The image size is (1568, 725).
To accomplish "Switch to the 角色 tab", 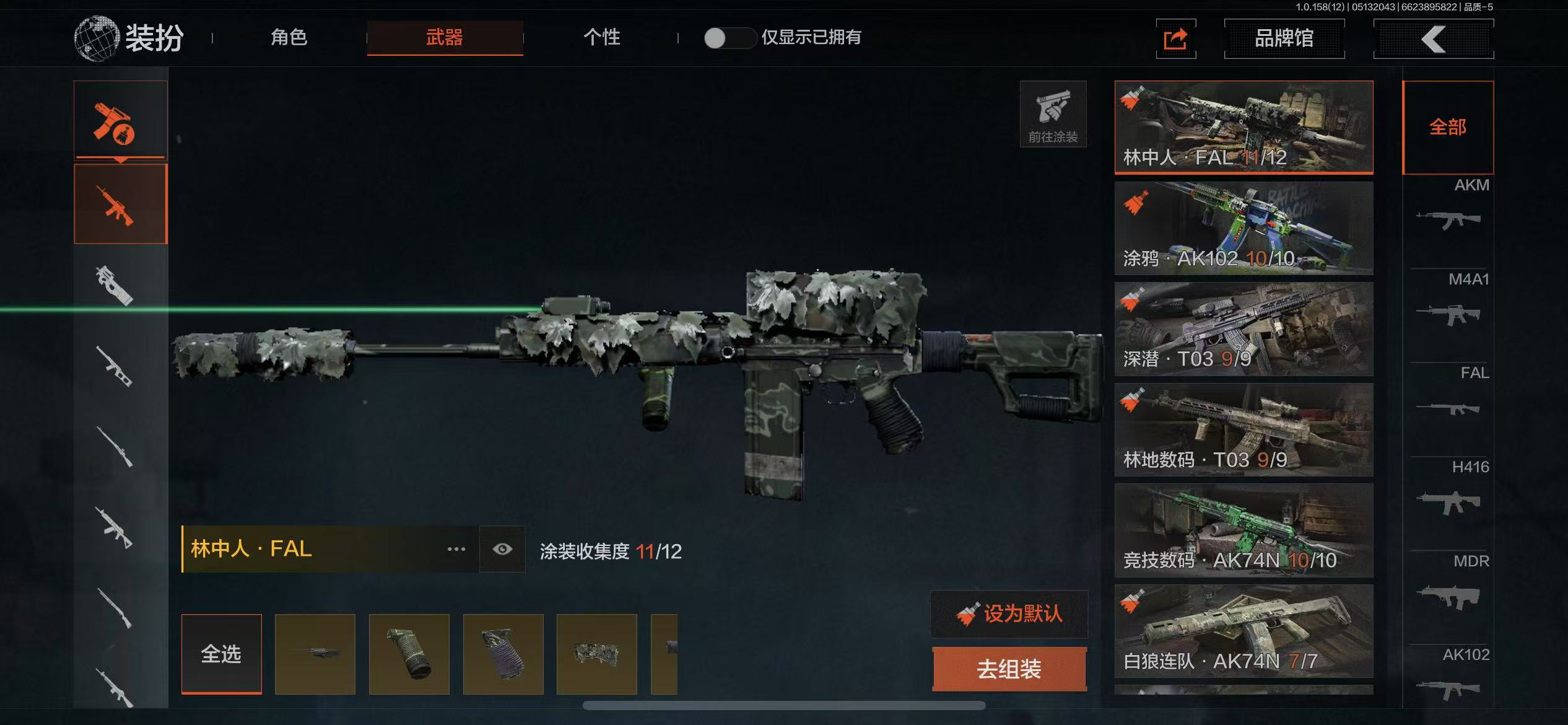I will [x=289, y=37].
